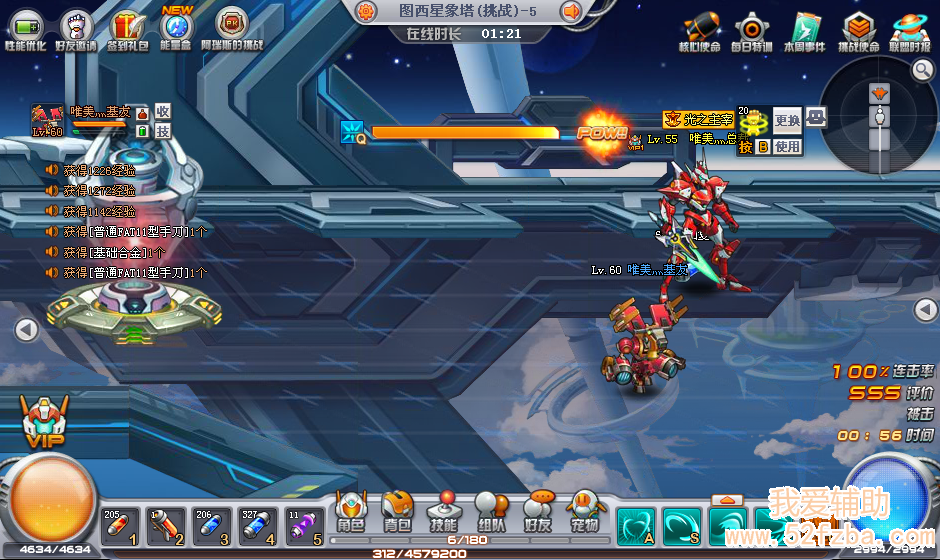Click the 更换 swap button
The height and width of the screenshot is (560, 940).
[787, 121]
